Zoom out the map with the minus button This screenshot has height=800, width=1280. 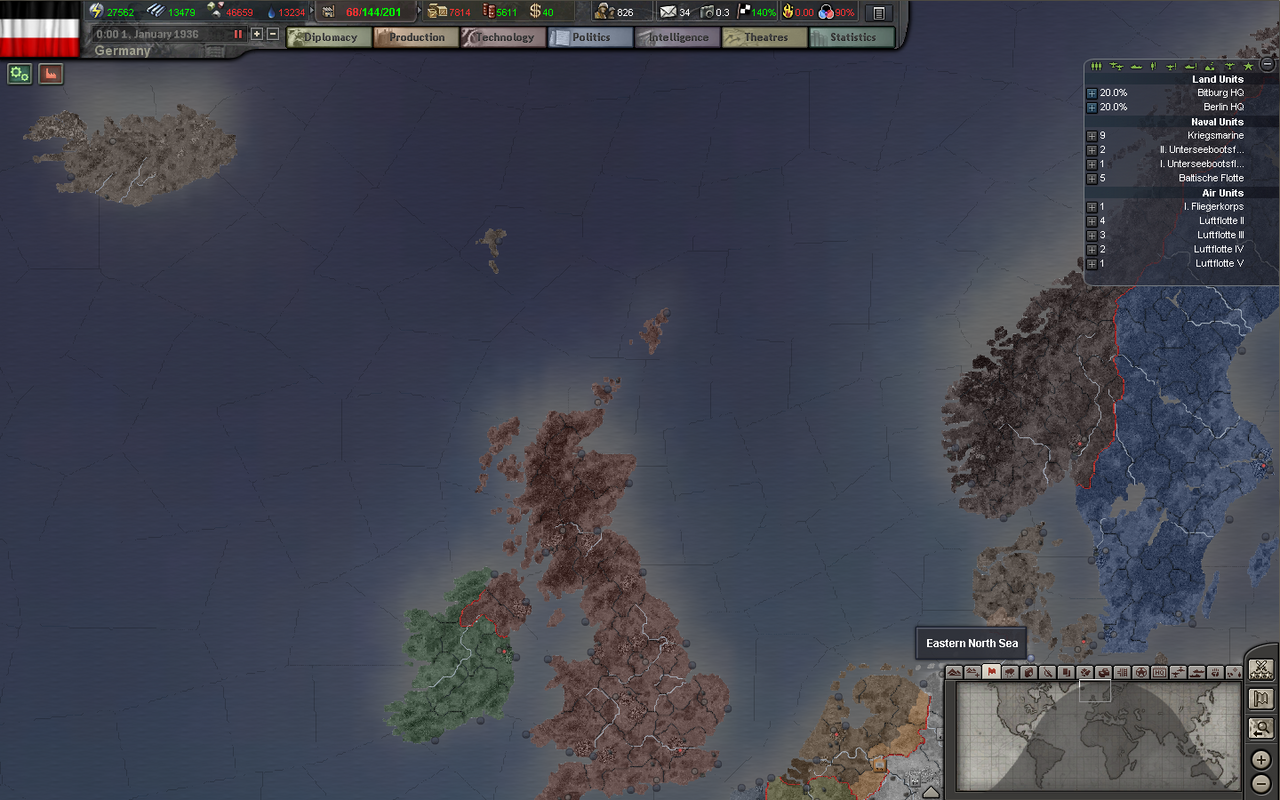[1261, 782]
